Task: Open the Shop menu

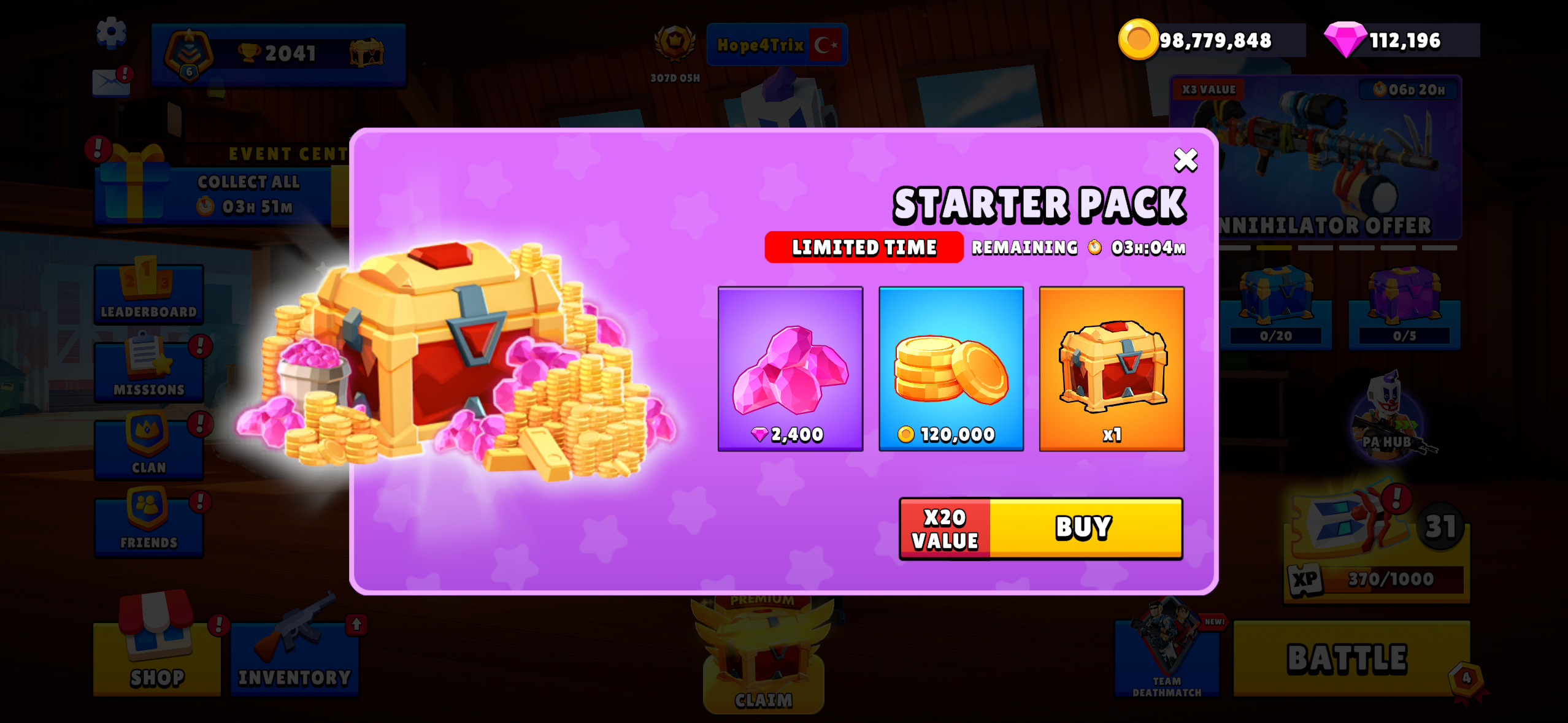Action: pos(157,656)
